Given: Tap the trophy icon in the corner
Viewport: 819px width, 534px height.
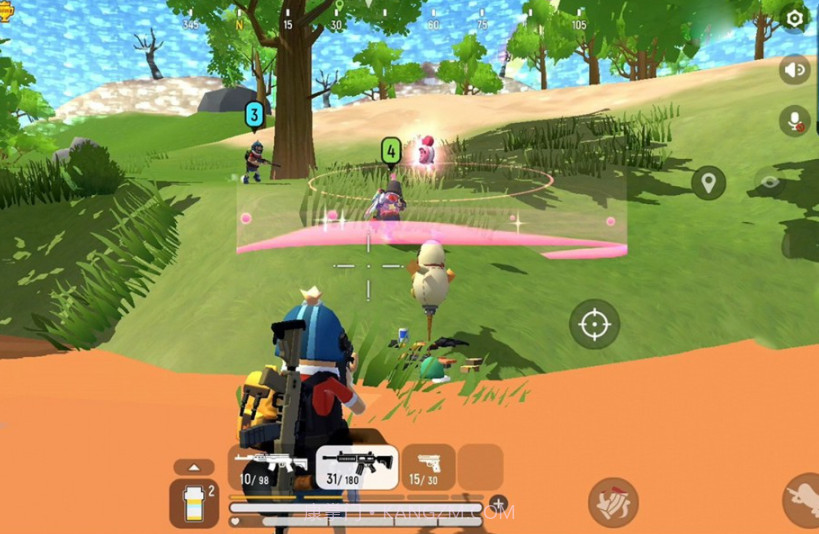Looking at the screenshot, I should click(x=7, y=12).
